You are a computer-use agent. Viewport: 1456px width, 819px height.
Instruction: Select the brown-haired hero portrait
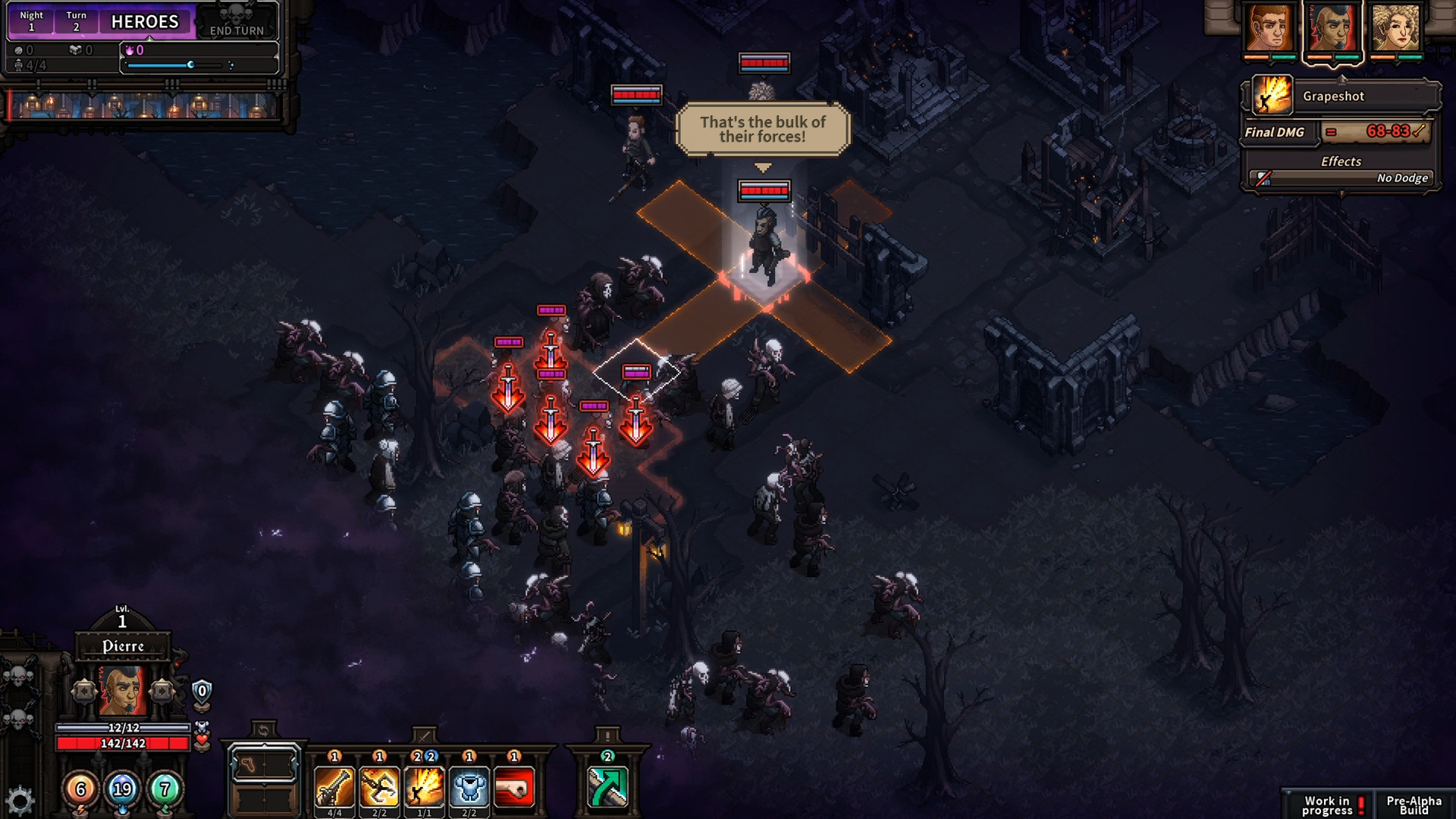1269,29
